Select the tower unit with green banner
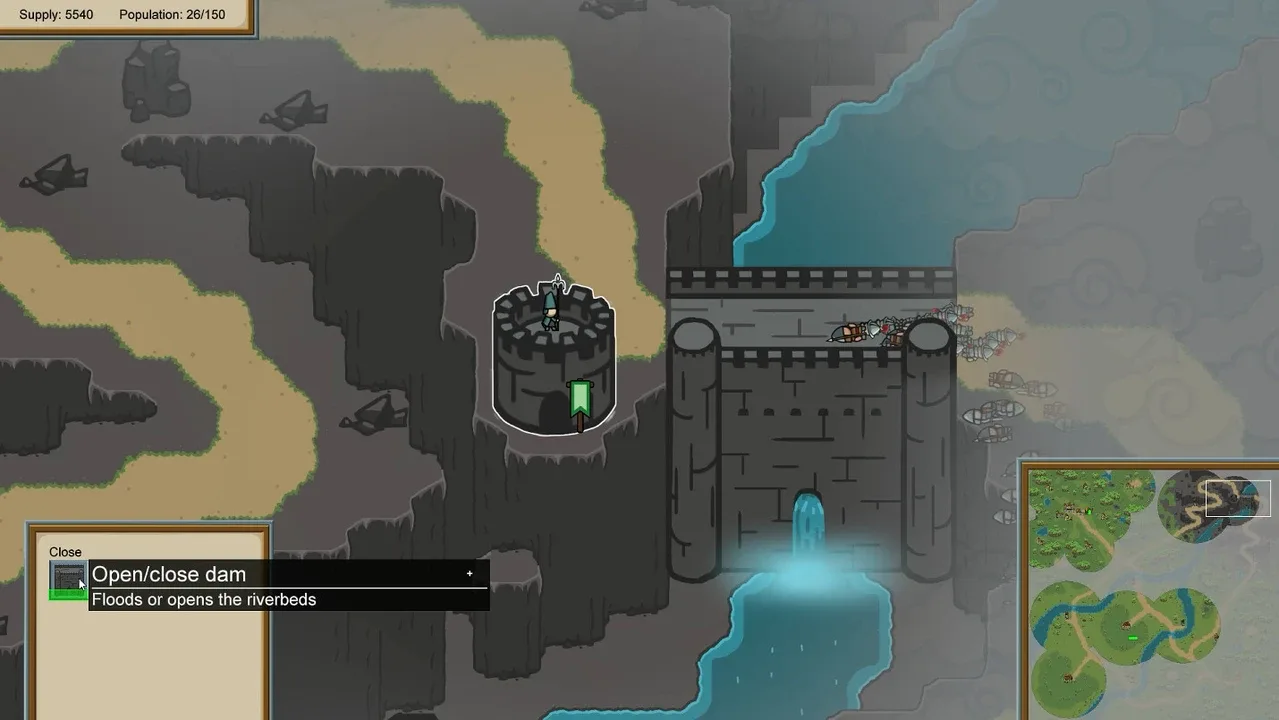Screen dimensions: 1279x720 click(x=553, y=360)
